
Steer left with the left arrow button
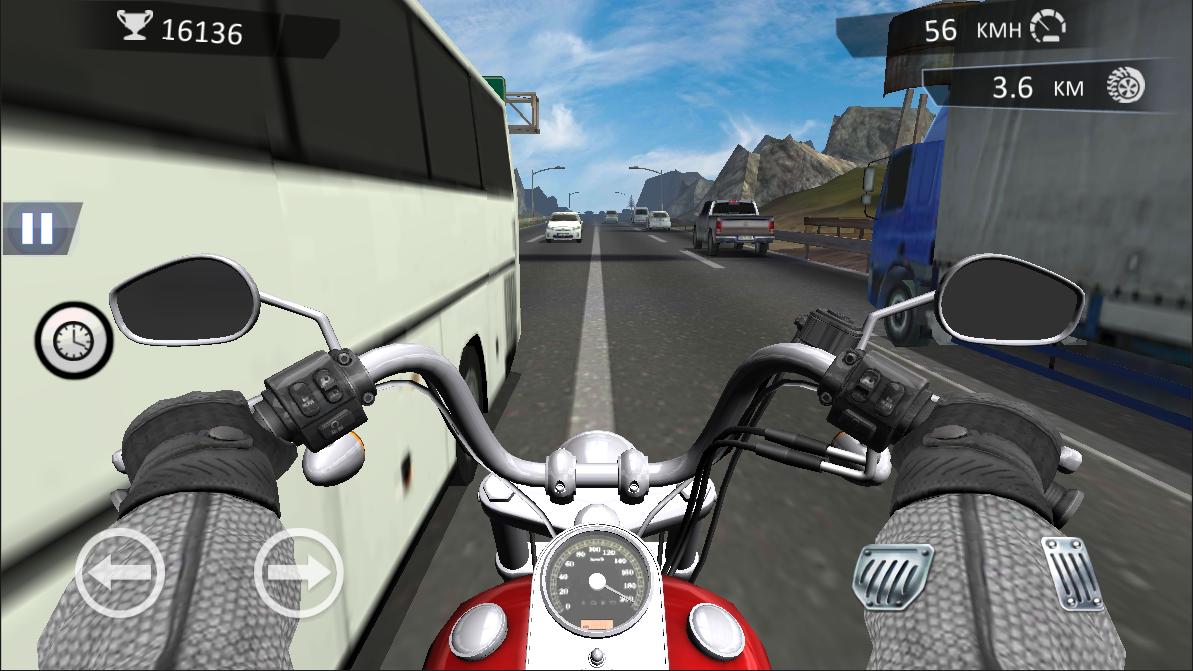(x=120, y=574)
